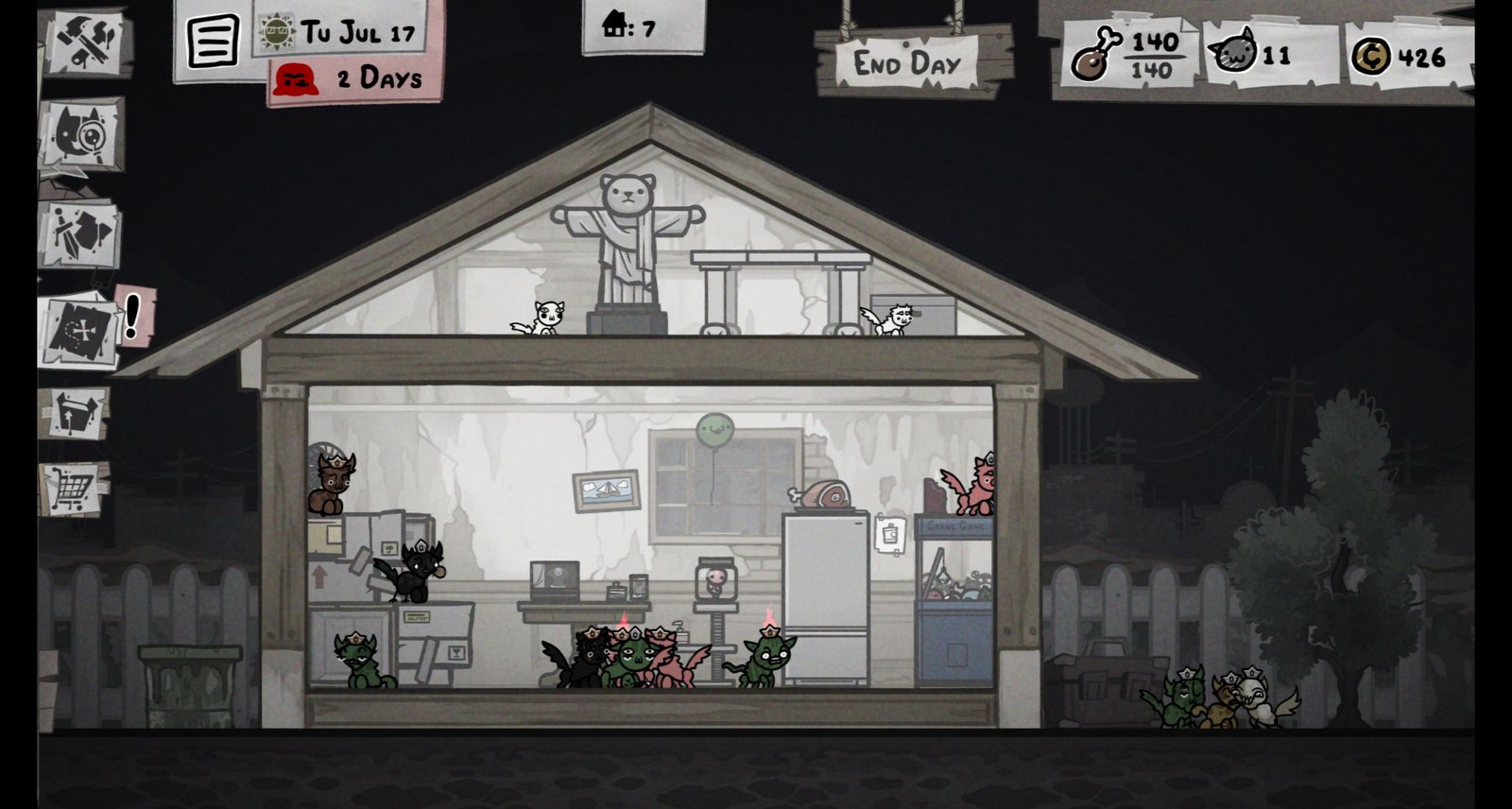This screenshot has height=809, width=1512.
Task: Click the red 2 Days event note
Action: point(354,77)
